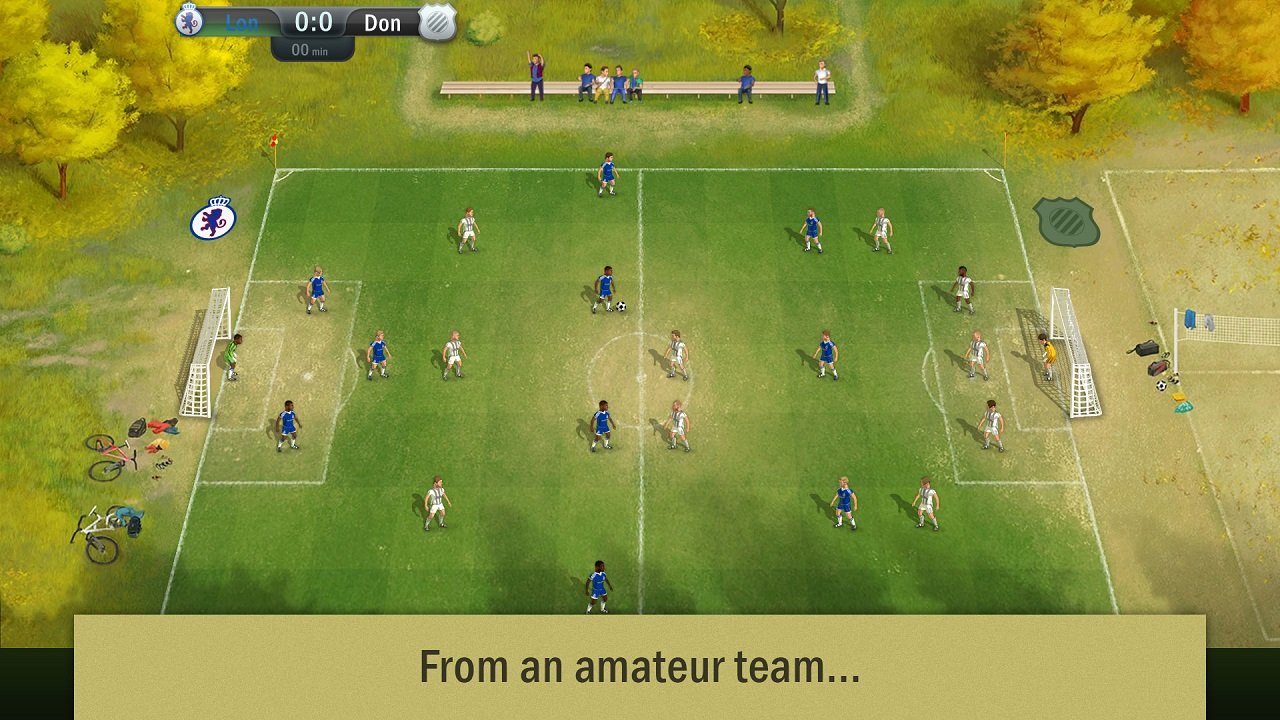Click the caption reading From an amateur team
The height and width of the screenshot is (720, 1280).
pos(640,666)
